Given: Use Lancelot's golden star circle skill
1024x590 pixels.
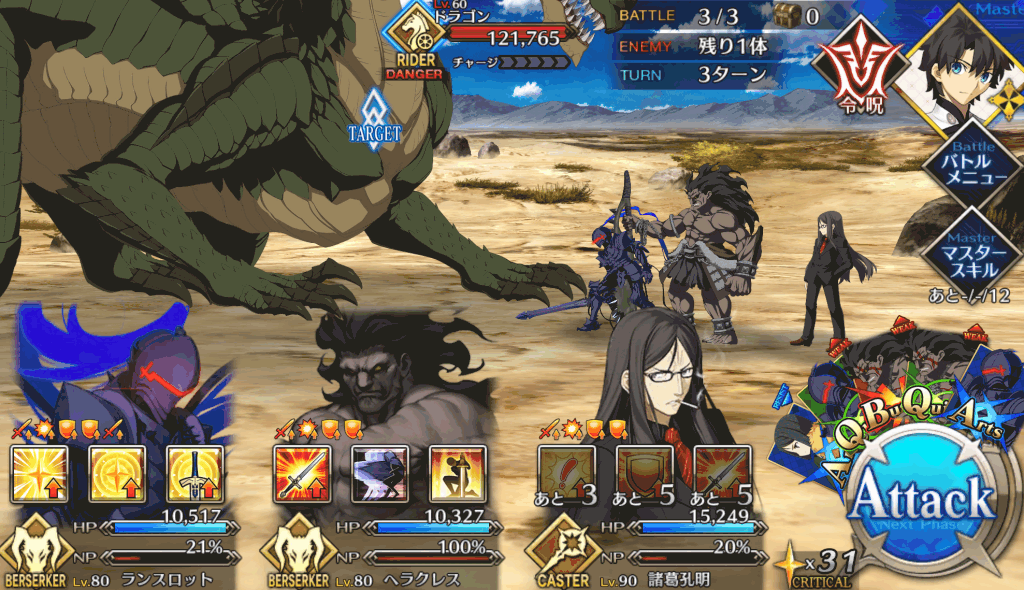Looking at the screenshot, I should [118, 474].
